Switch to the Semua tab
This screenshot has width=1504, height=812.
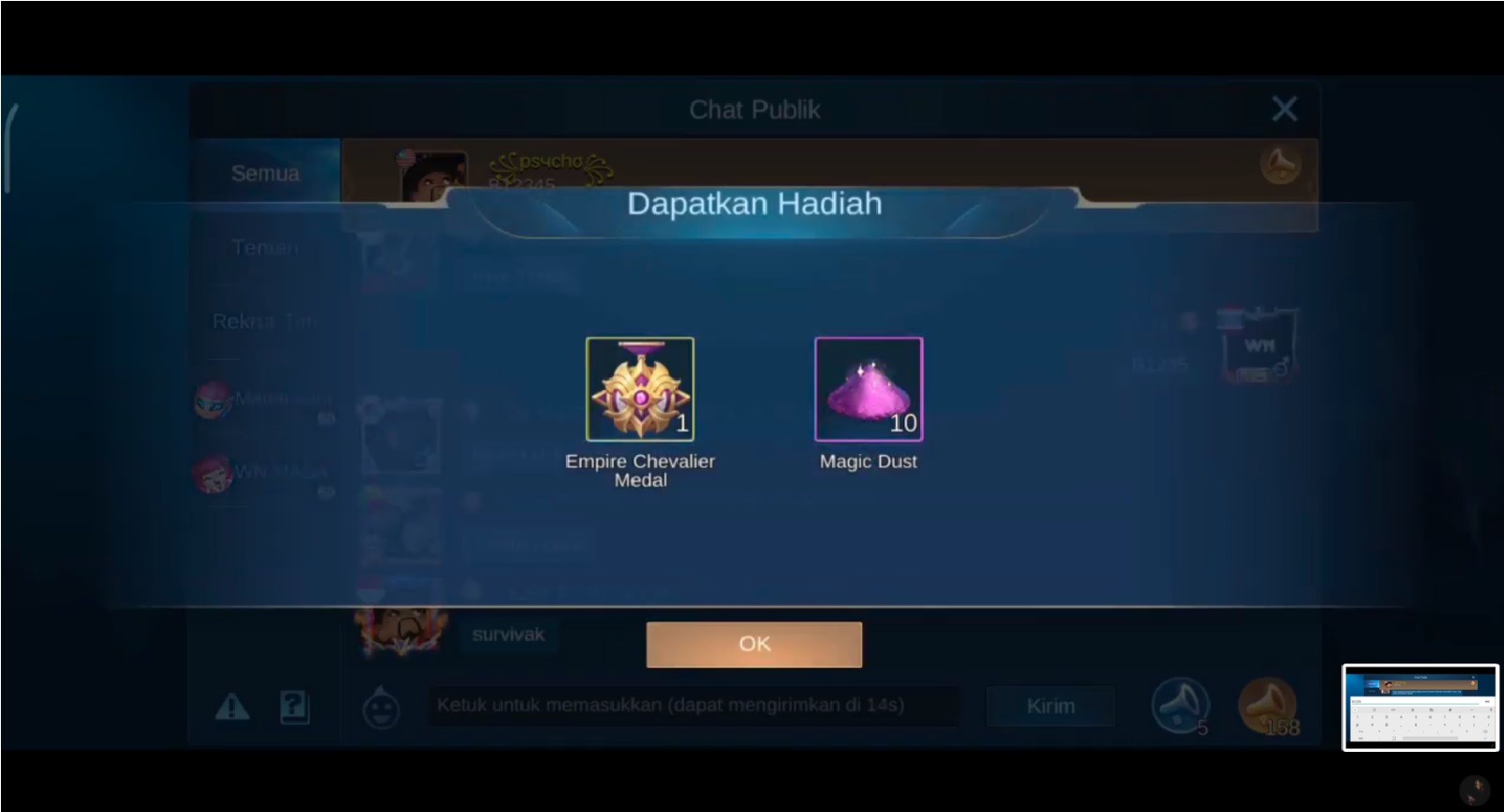[266, 172]
